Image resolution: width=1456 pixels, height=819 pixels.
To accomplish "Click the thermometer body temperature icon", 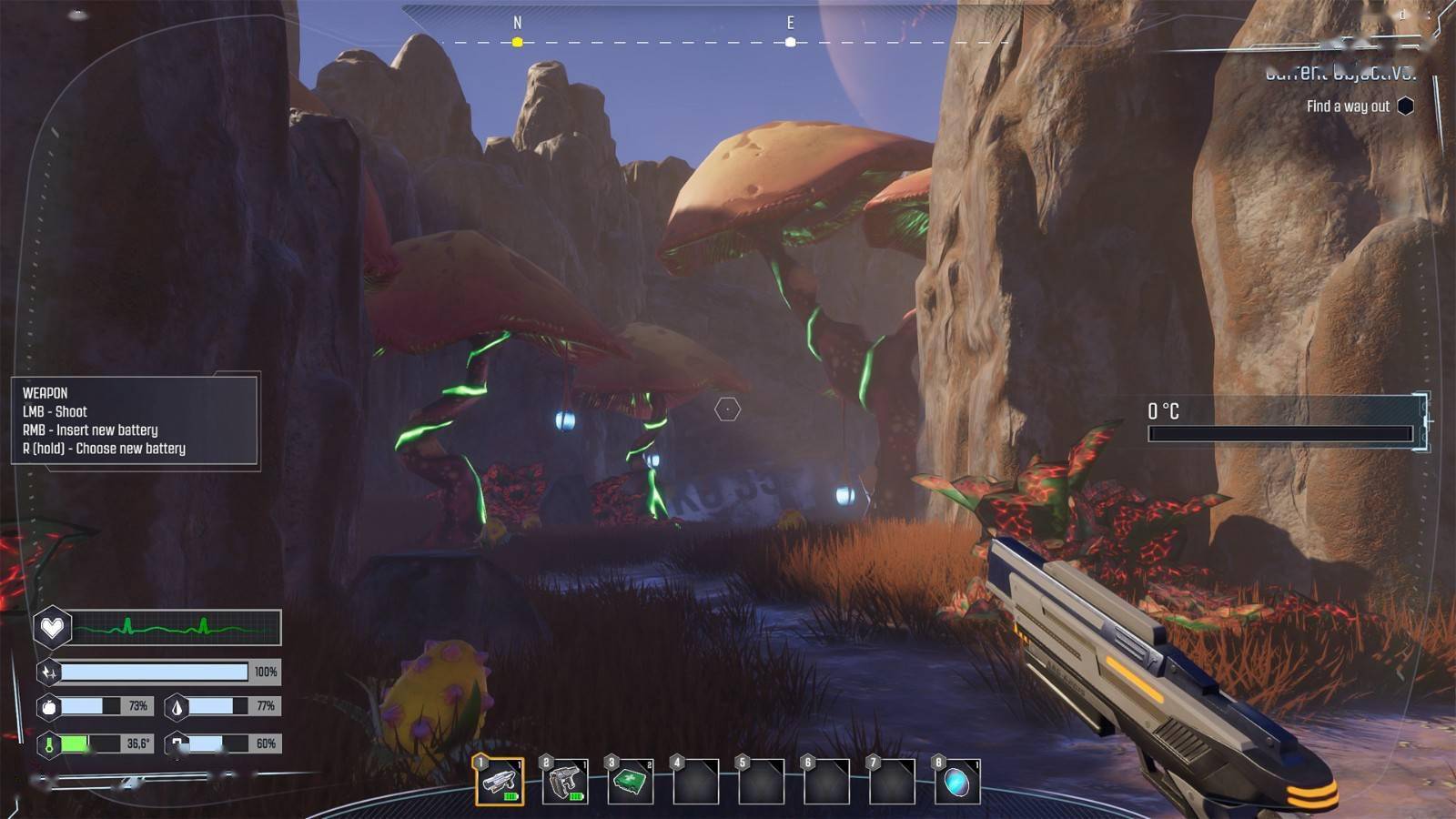I will [49, 744].
